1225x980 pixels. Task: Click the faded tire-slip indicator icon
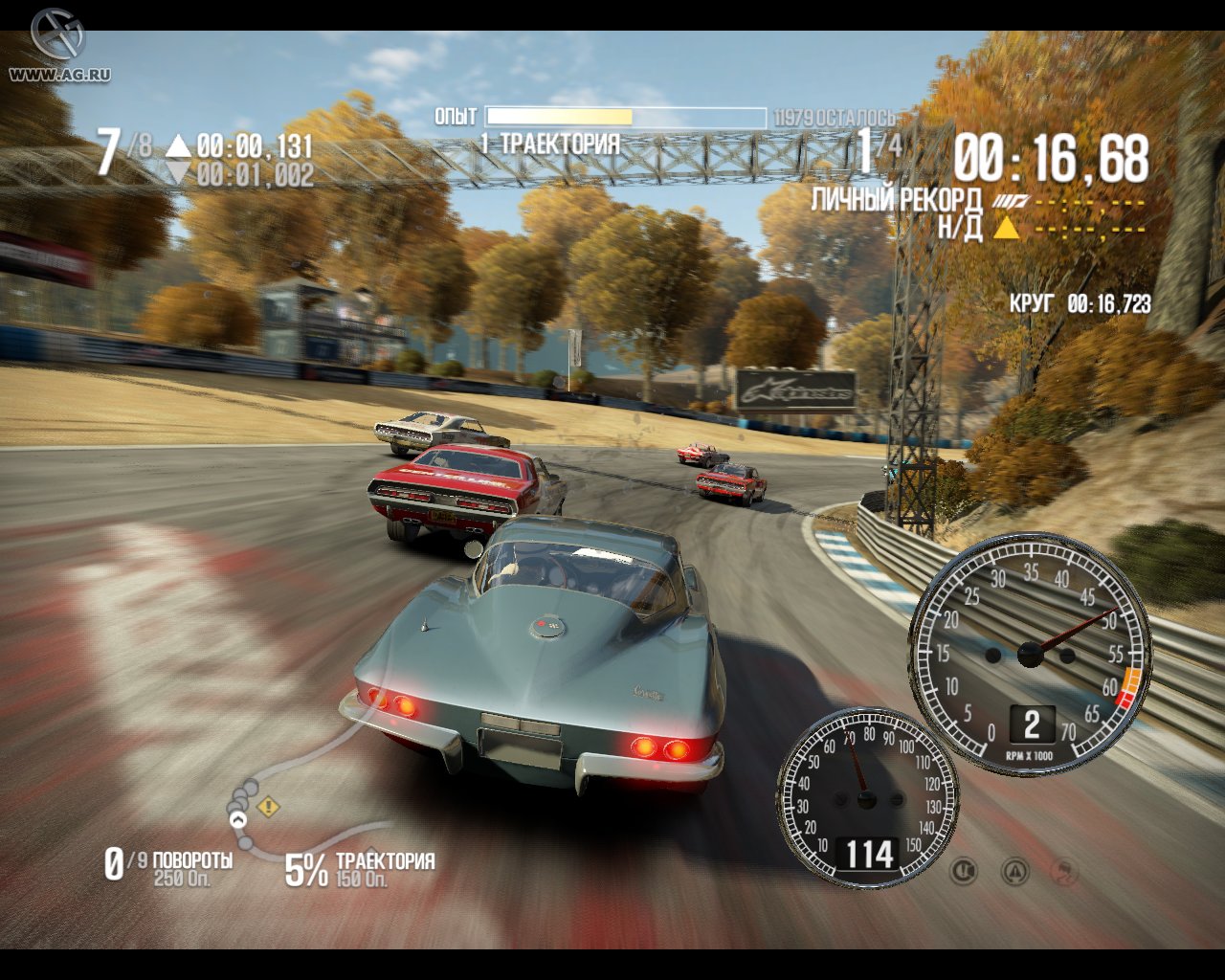tap(1064, 869)
